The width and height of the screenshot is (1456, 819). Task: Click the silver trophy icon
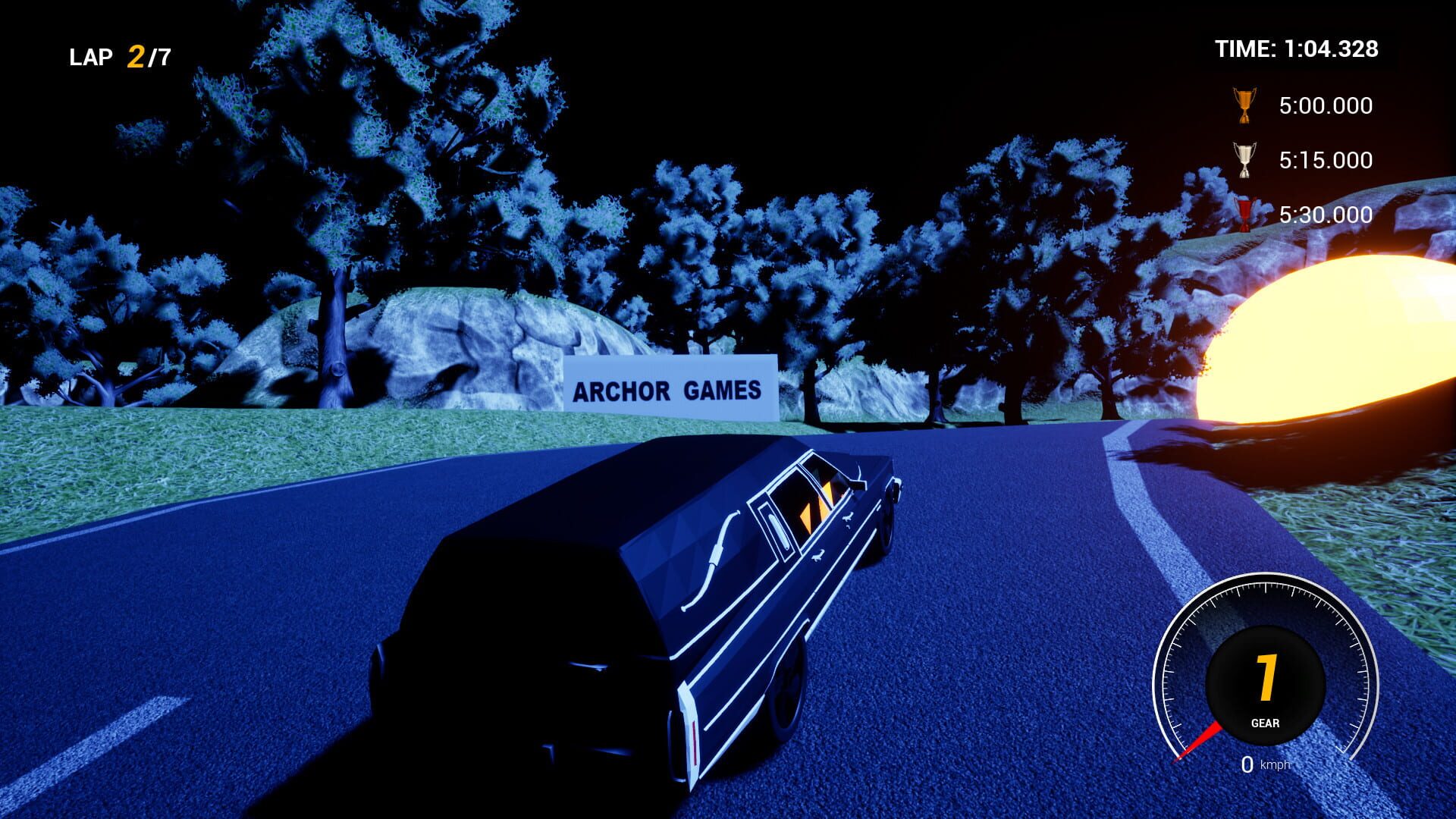click(x=1244, y=159)
